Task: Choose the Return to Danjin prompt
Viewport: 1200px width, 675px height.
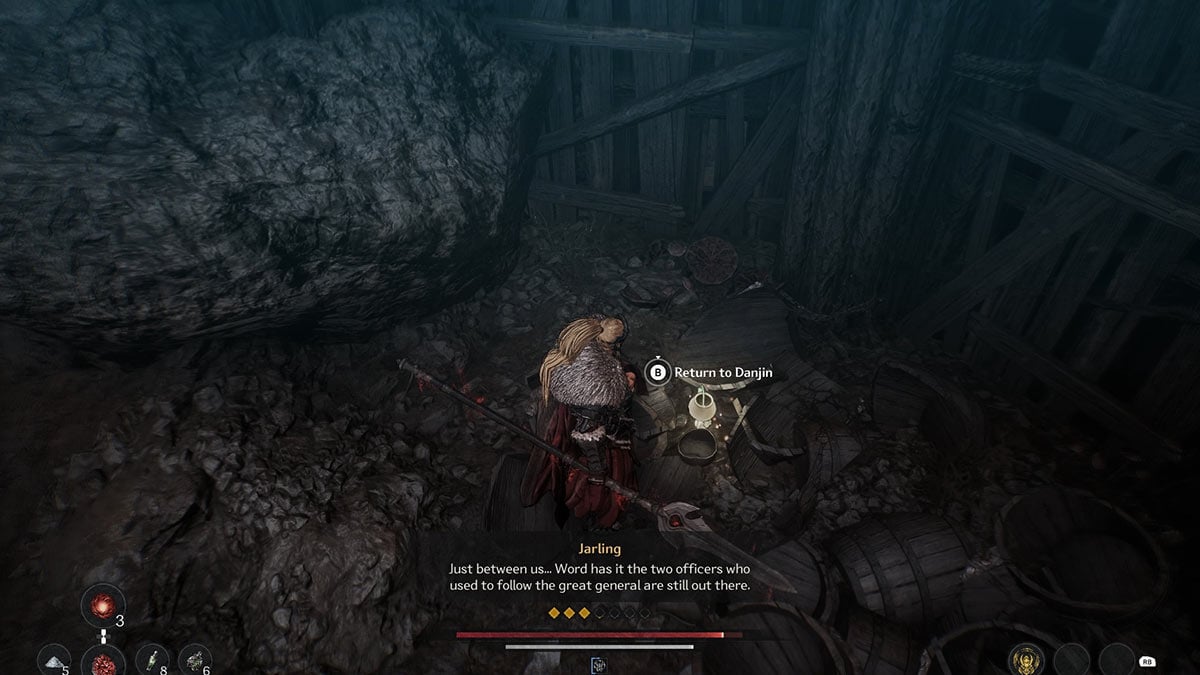Action: point(710,373)
